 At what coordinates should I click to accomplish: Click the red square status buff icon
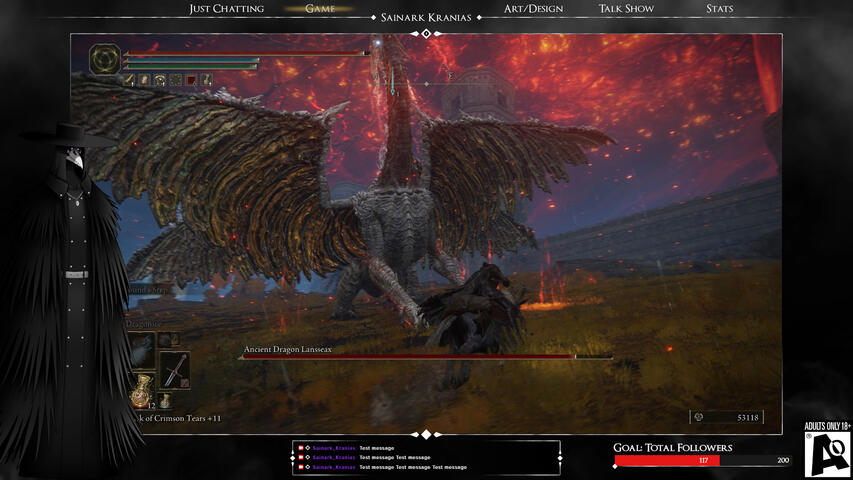pos(191,80)
